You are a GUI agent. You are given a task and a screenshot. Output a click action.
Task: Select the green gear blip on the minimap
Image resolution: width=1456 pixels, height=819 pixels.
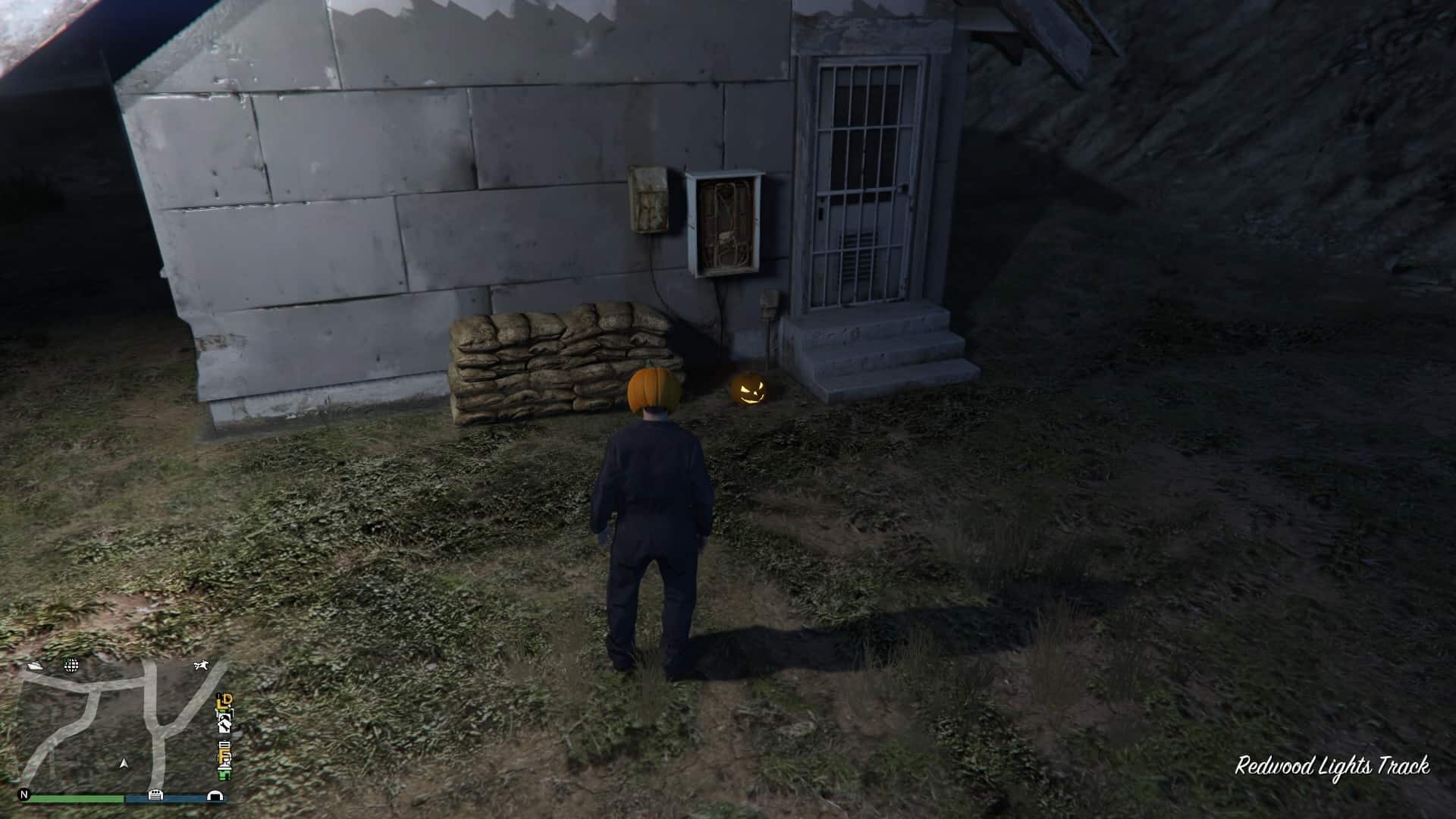click(224, 775)
